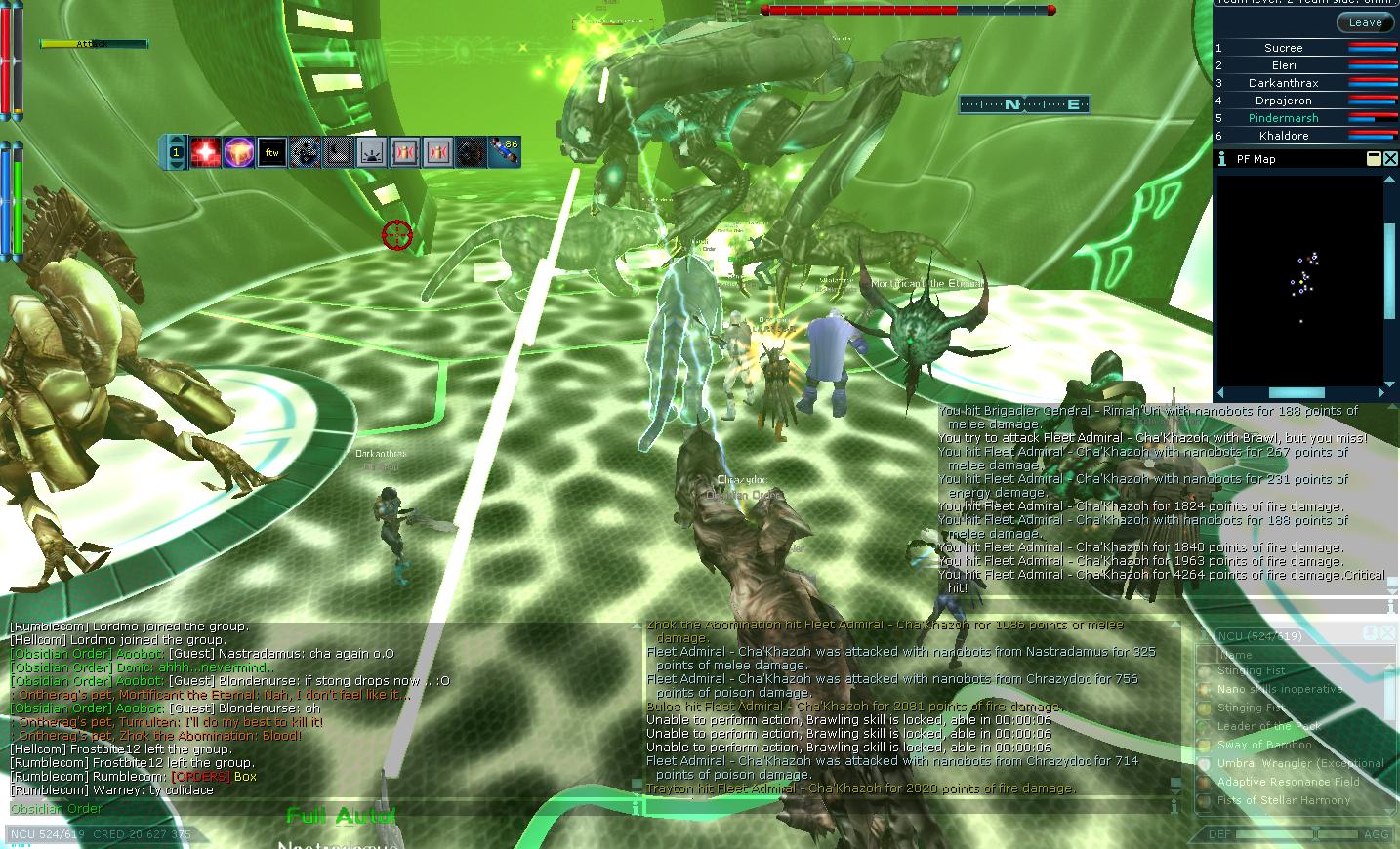Activate the red cross healing hotbar icon
Viewport: 1400px width, 849px height.
click(205, 152)
